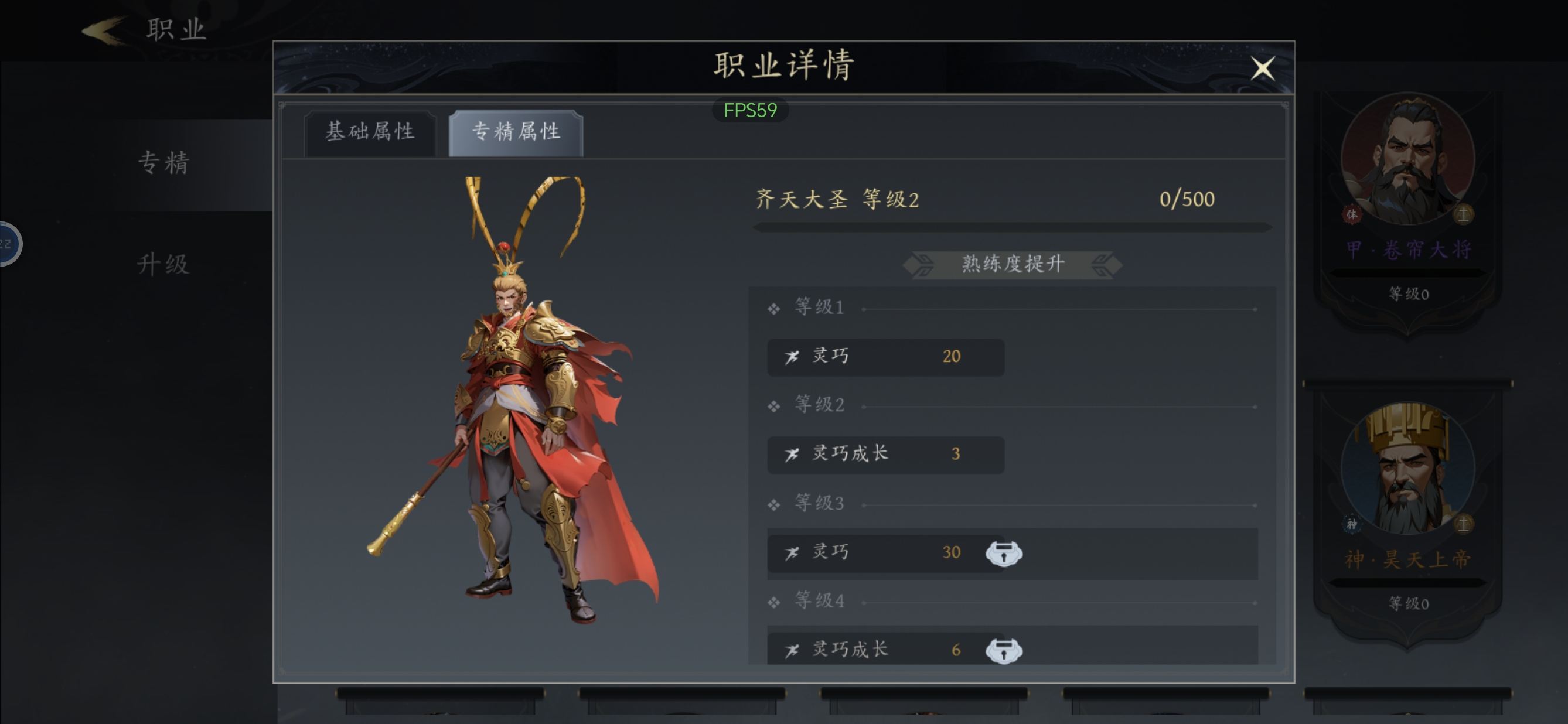
Task: Switch to the 基础属性 tab
Action: coord(370,132)
